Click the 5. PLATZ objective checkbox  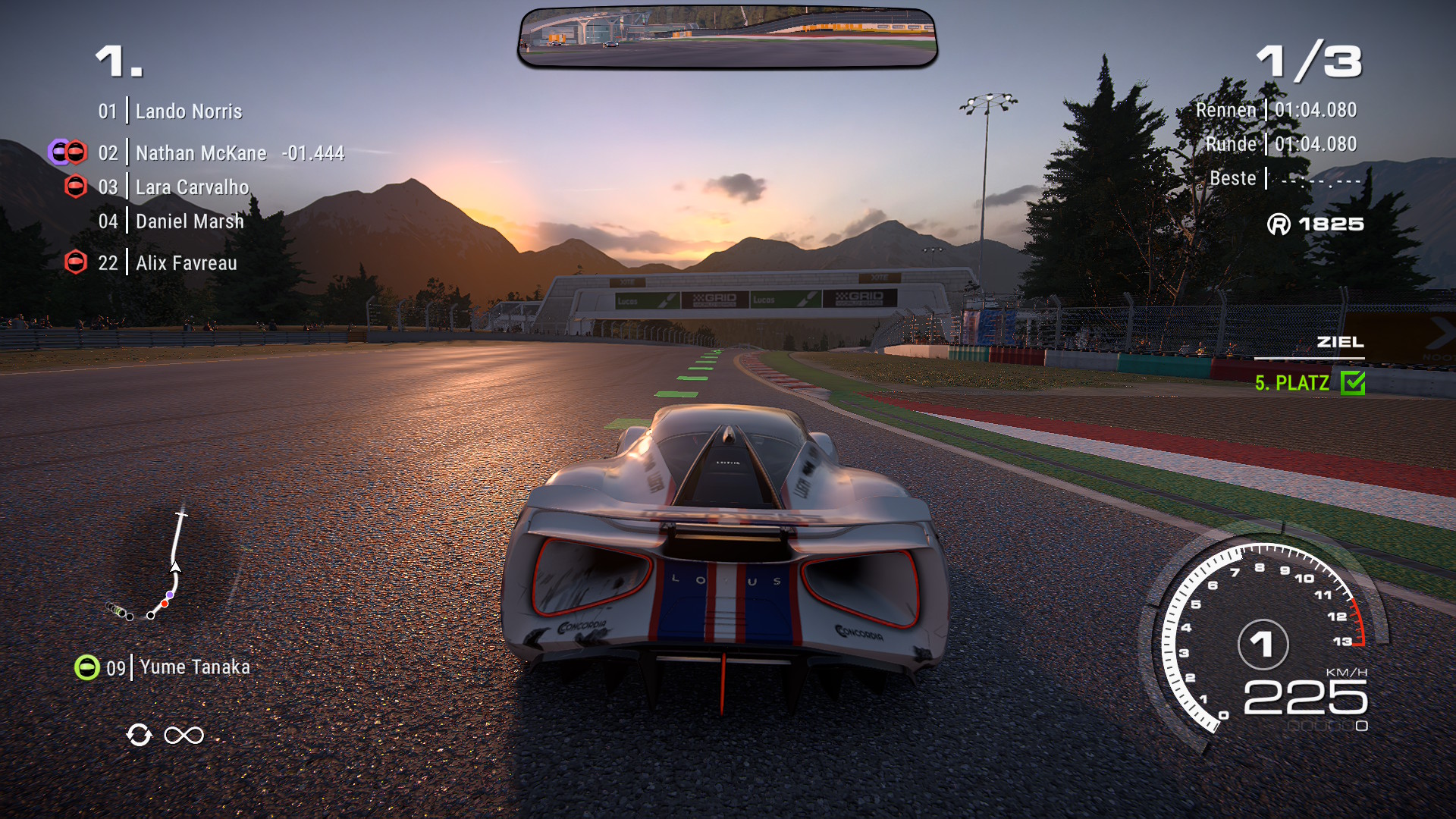pyautogui.click(x=1353, y=383)
